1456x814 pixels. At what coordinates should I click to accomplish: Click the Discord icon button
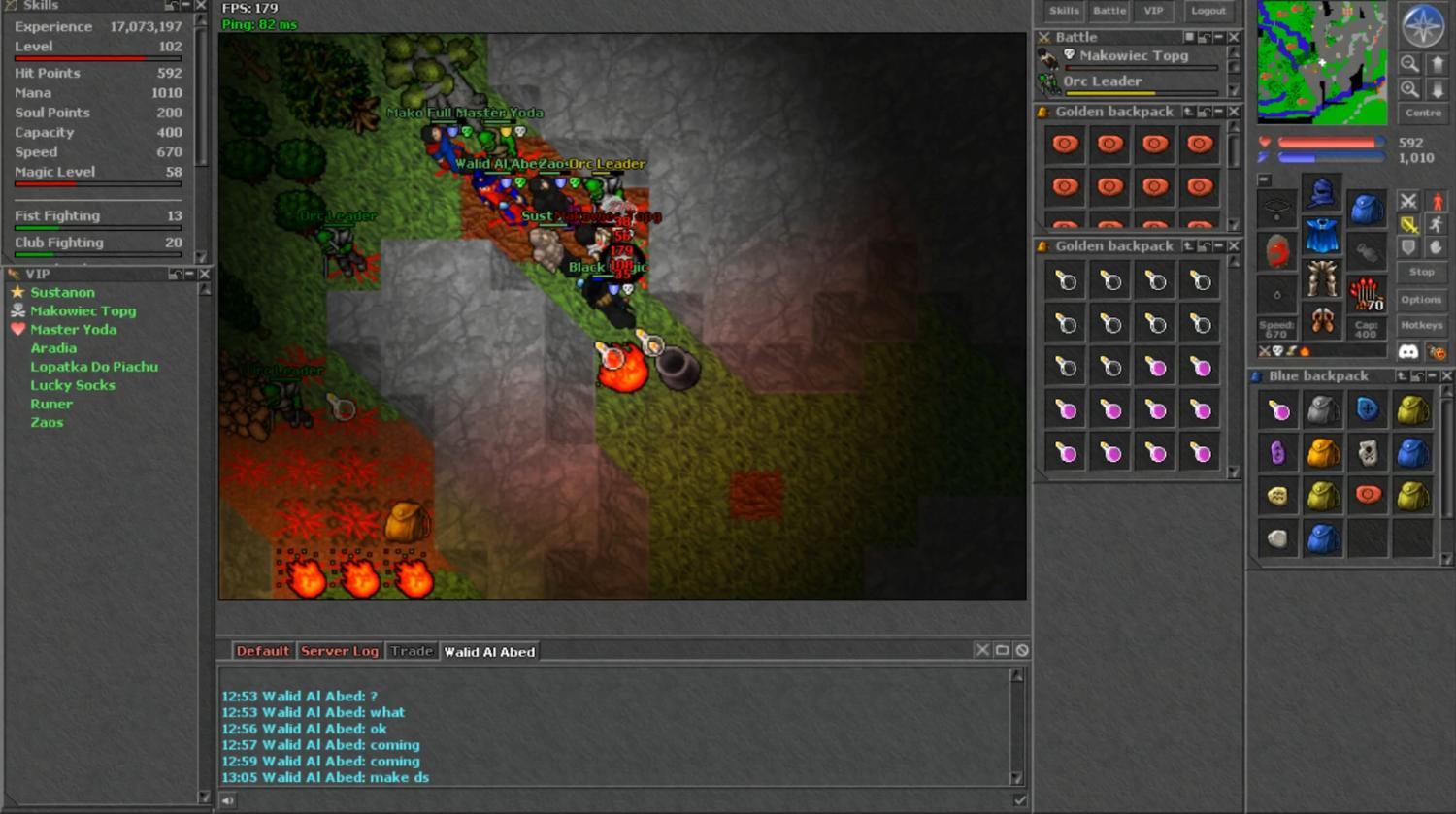click(1407, 351)
